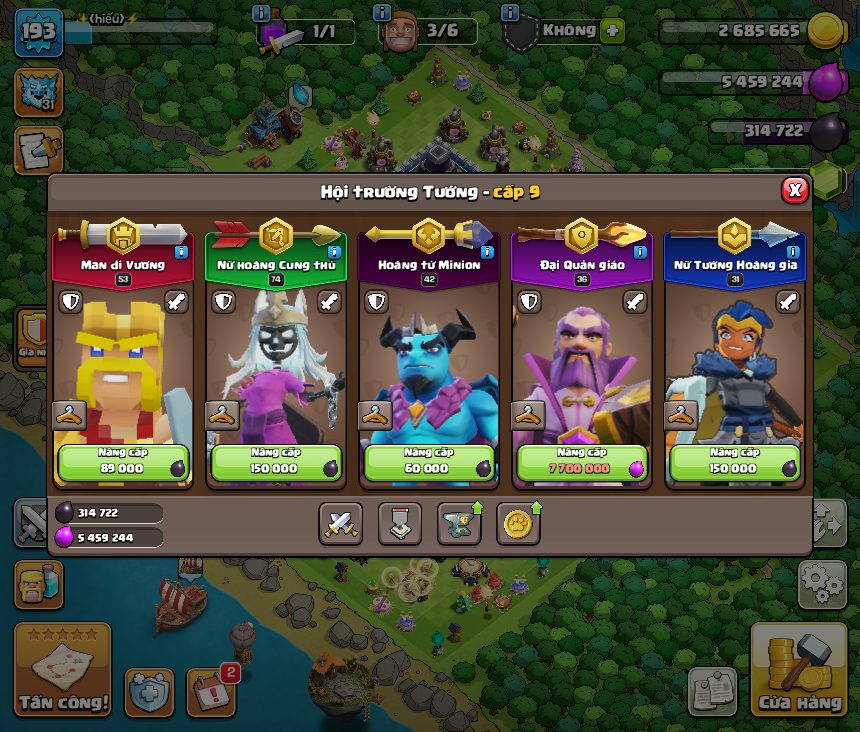Viewport: 860px width, 732px height.
Task: Open Man di Vương info icon
Action: [x=182, y=253]
